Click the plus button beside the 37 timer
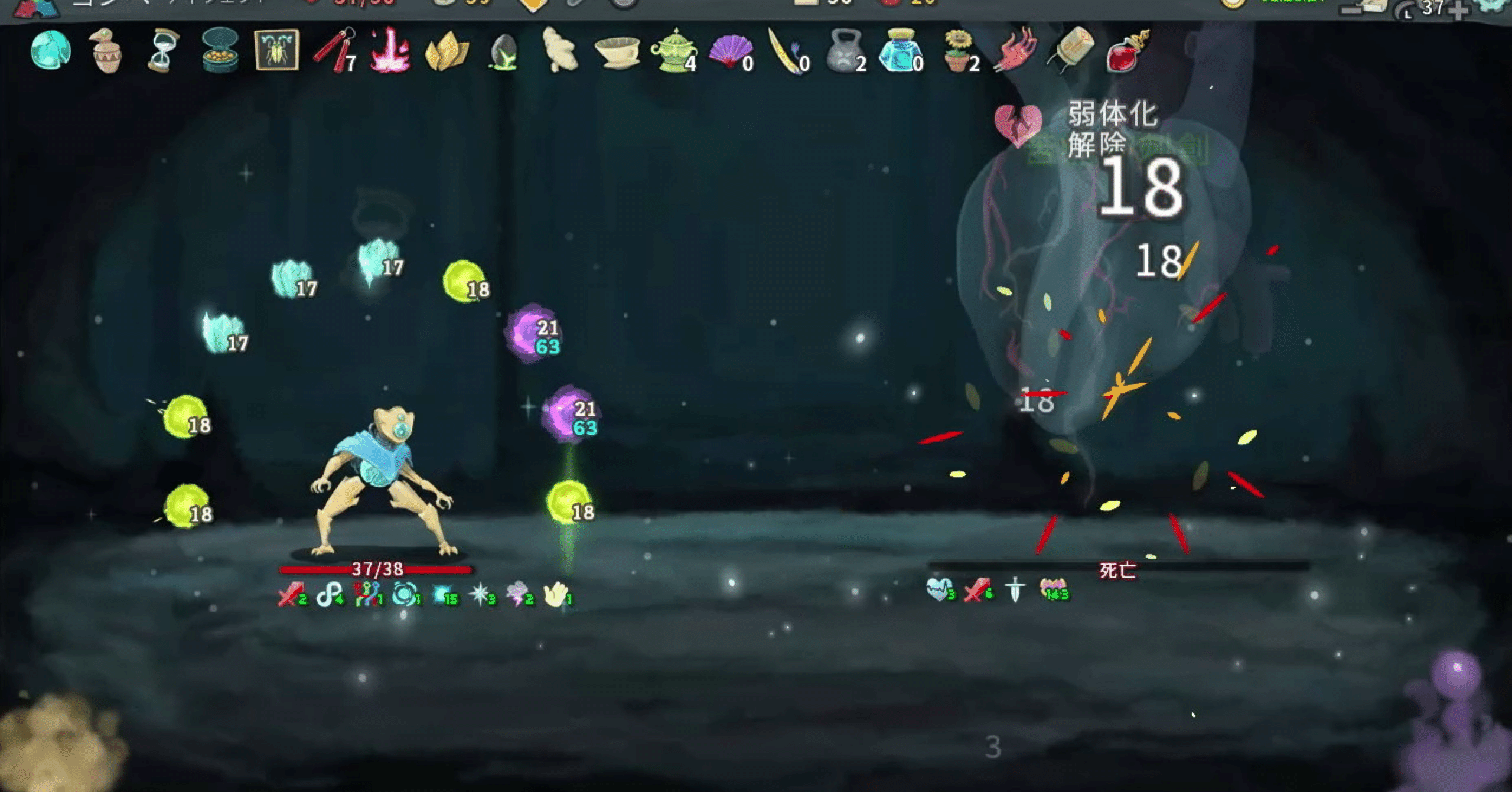The image size is (1512, 792). [x=1458, y=11]
